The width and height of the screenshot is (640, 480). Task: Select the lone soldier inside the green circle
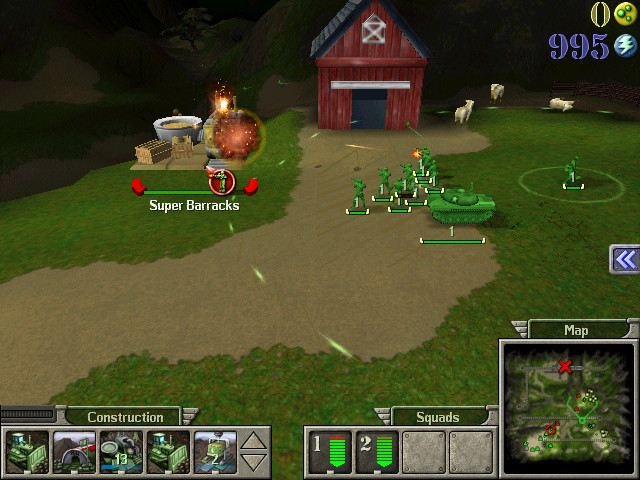573,172
